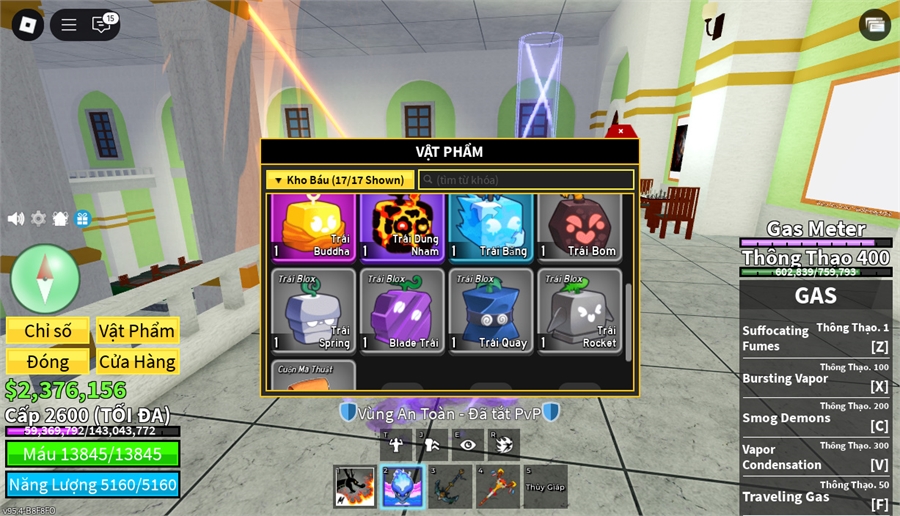
Task: Click the compass on the left
Action: (x=45, y=278)
